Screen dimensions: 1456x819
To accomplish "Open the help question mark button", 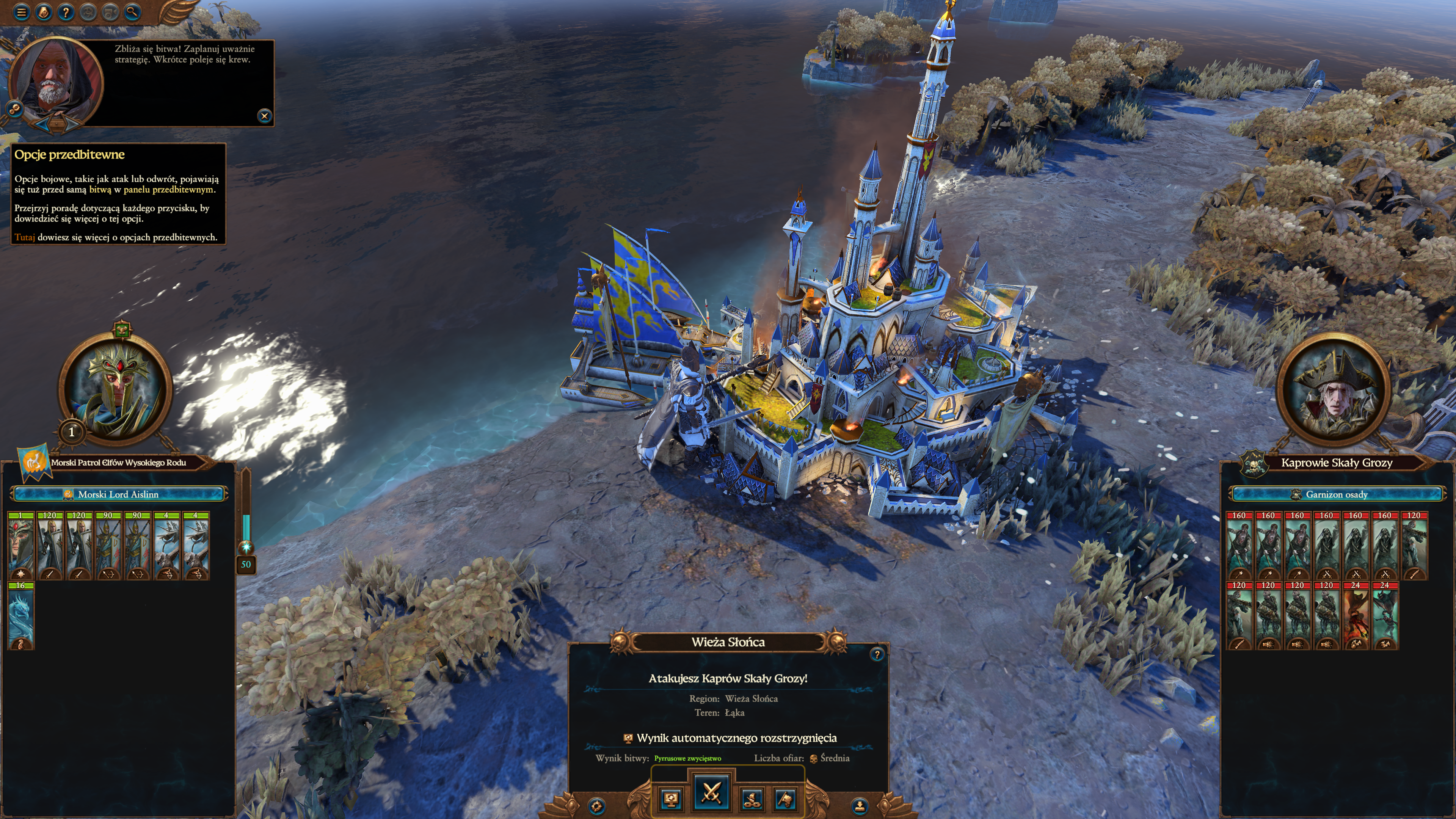I will pos(66,12).
